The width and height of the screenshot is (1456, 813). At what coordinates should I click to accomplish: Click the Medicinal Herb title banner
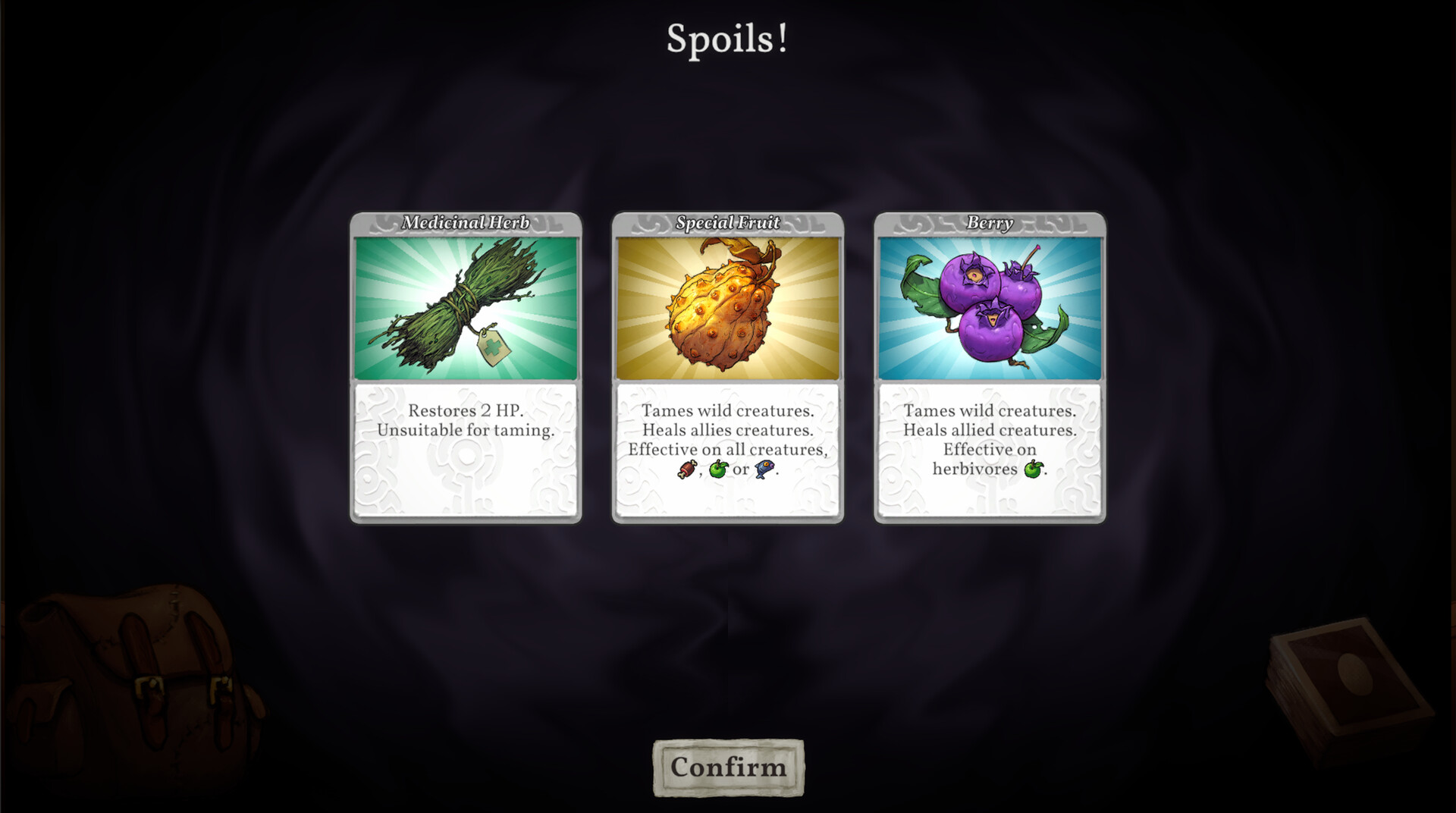click(x=466, y=224)
